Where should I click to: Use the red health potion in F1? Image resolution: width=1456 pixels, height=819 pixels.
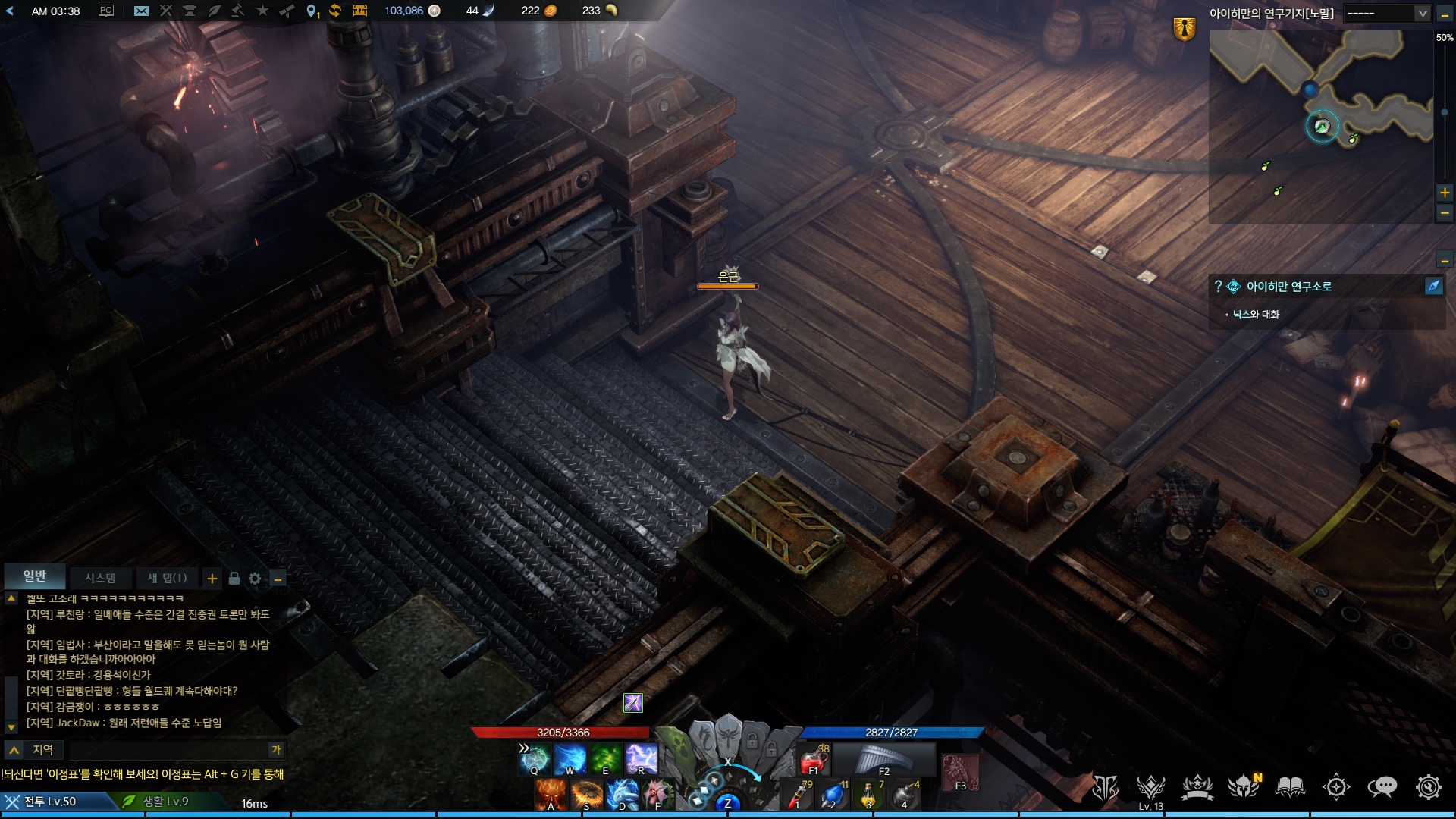tap(814, 759)
